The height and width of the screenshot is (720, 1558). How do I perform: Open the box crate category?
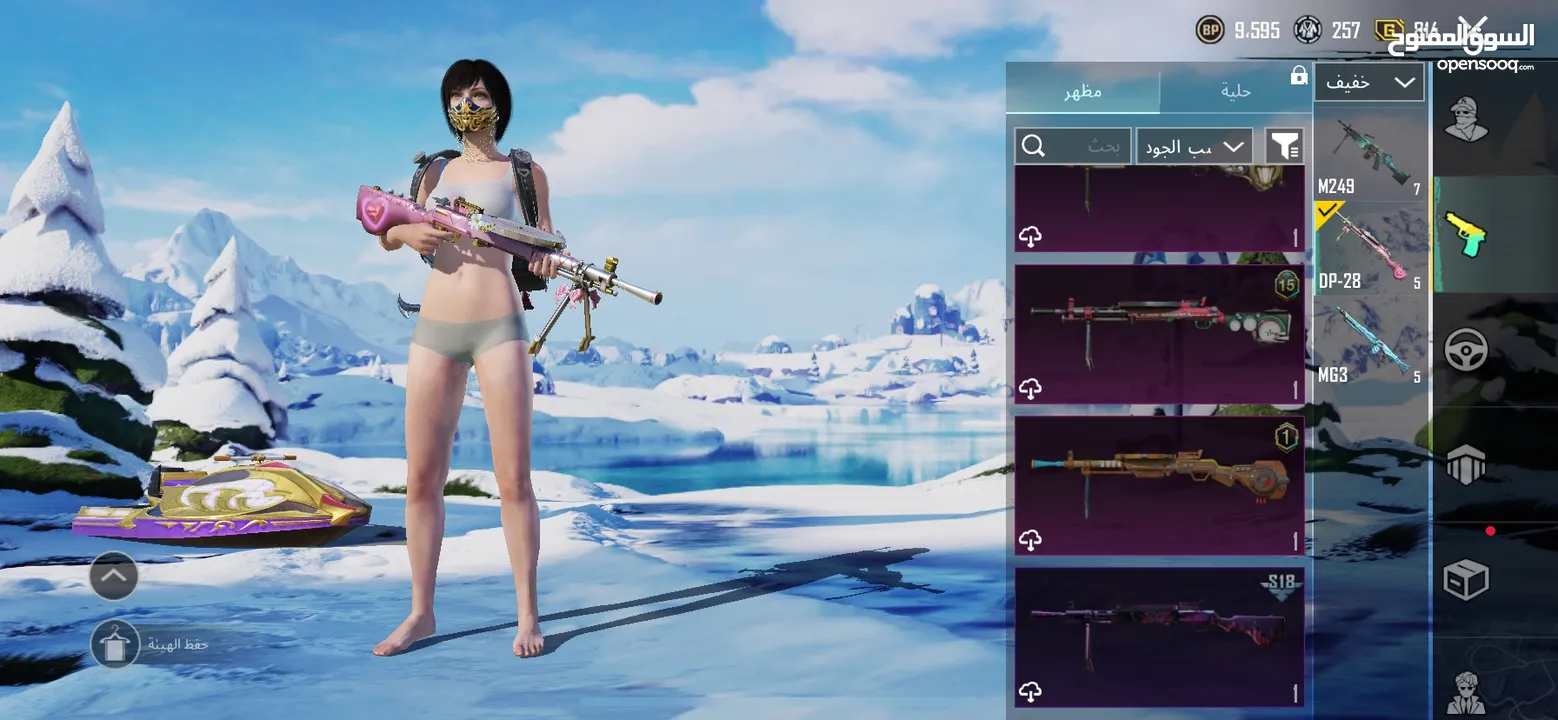coord(1466,579)
